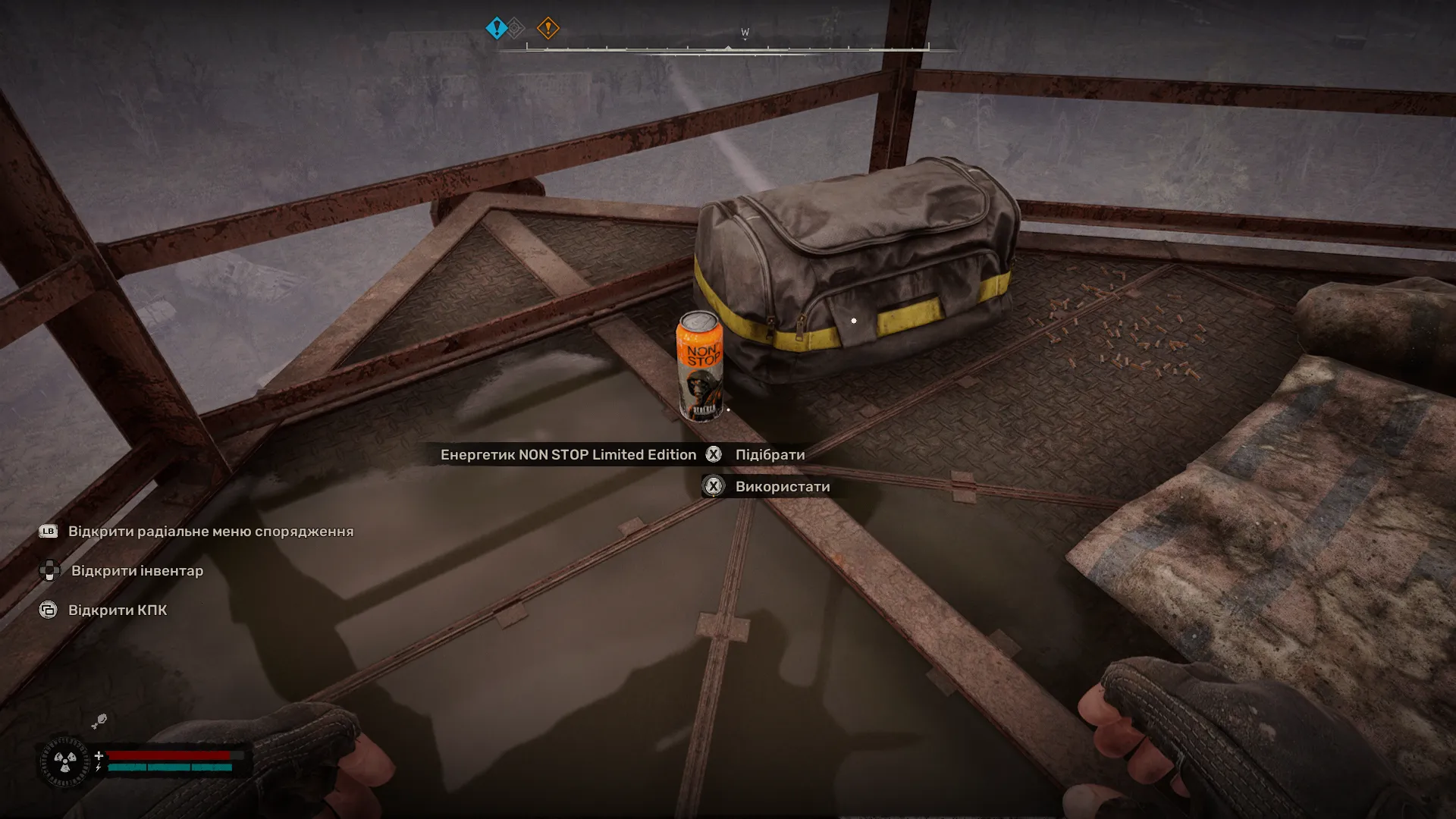This screenshot has width=1456, height=819.
Task: Click the stamina lightning bolt icon
Action: [99, 768]
